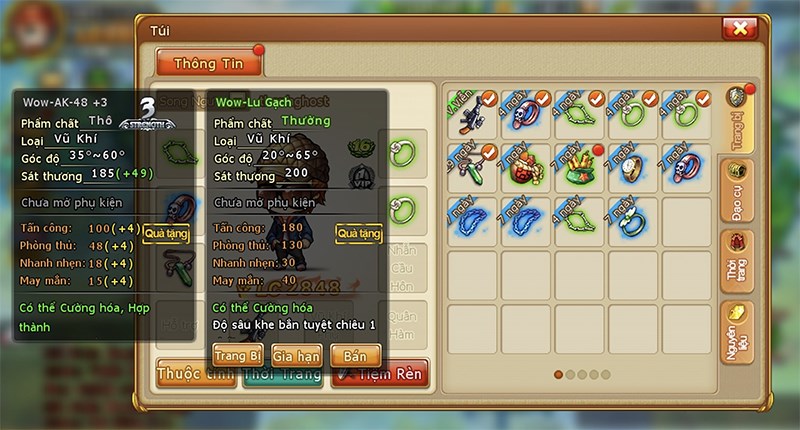This screenshot has width=800, height=430.
Task: Open the Thông Tin tab
Action: (209, 61)
